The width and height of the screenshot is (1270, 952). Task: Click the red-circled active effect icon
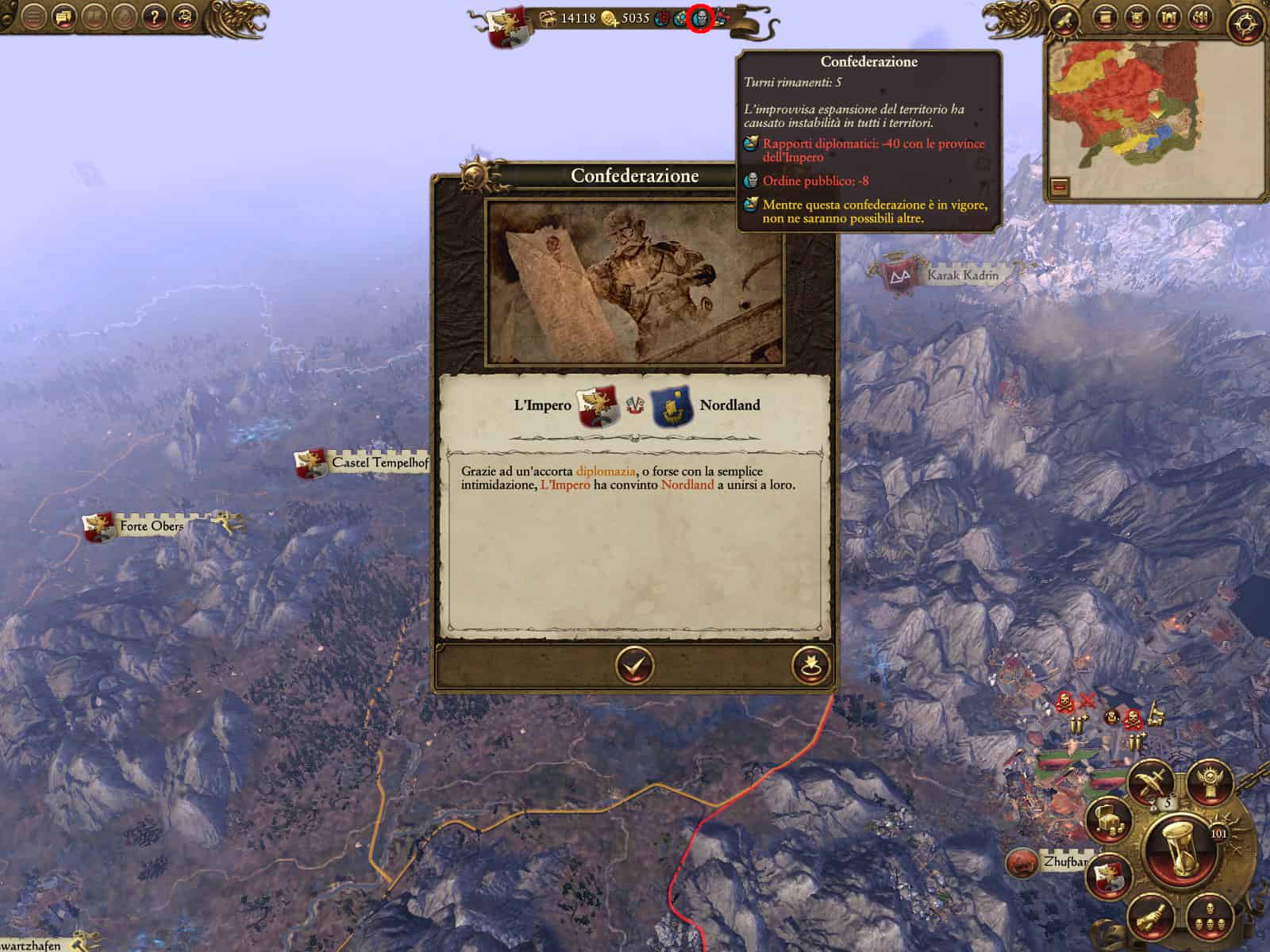(x=700, y=18)
